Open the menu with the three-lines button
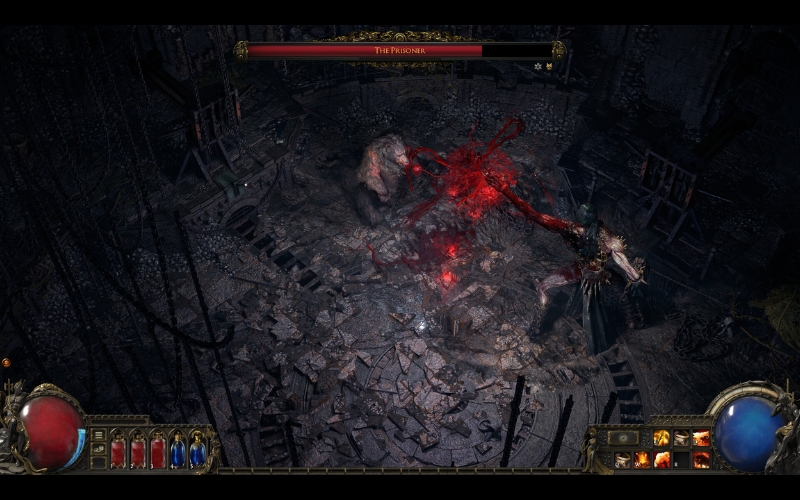800x500 pixels. click(99, 435)
